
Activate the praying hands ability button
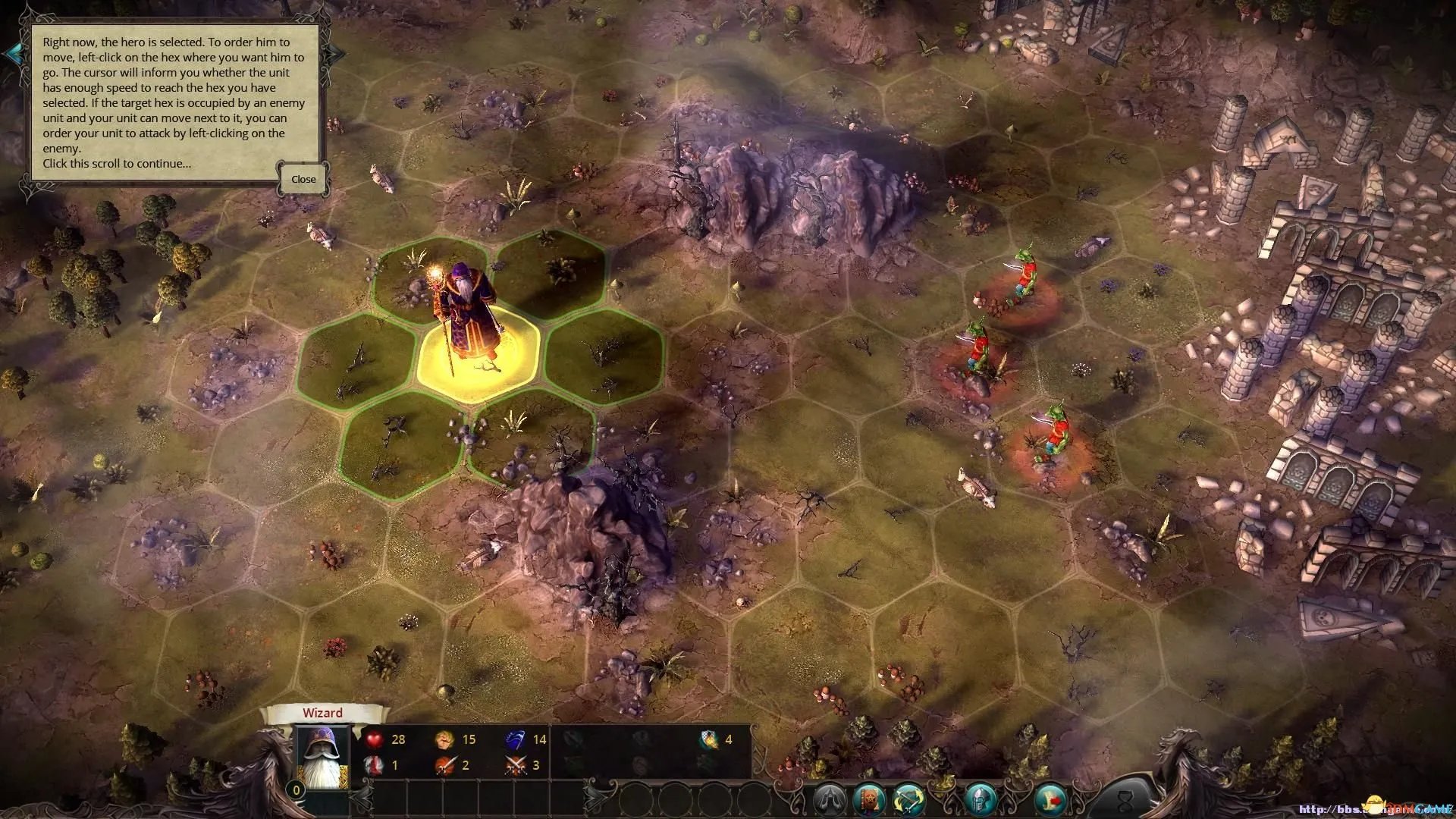point(829,799)
